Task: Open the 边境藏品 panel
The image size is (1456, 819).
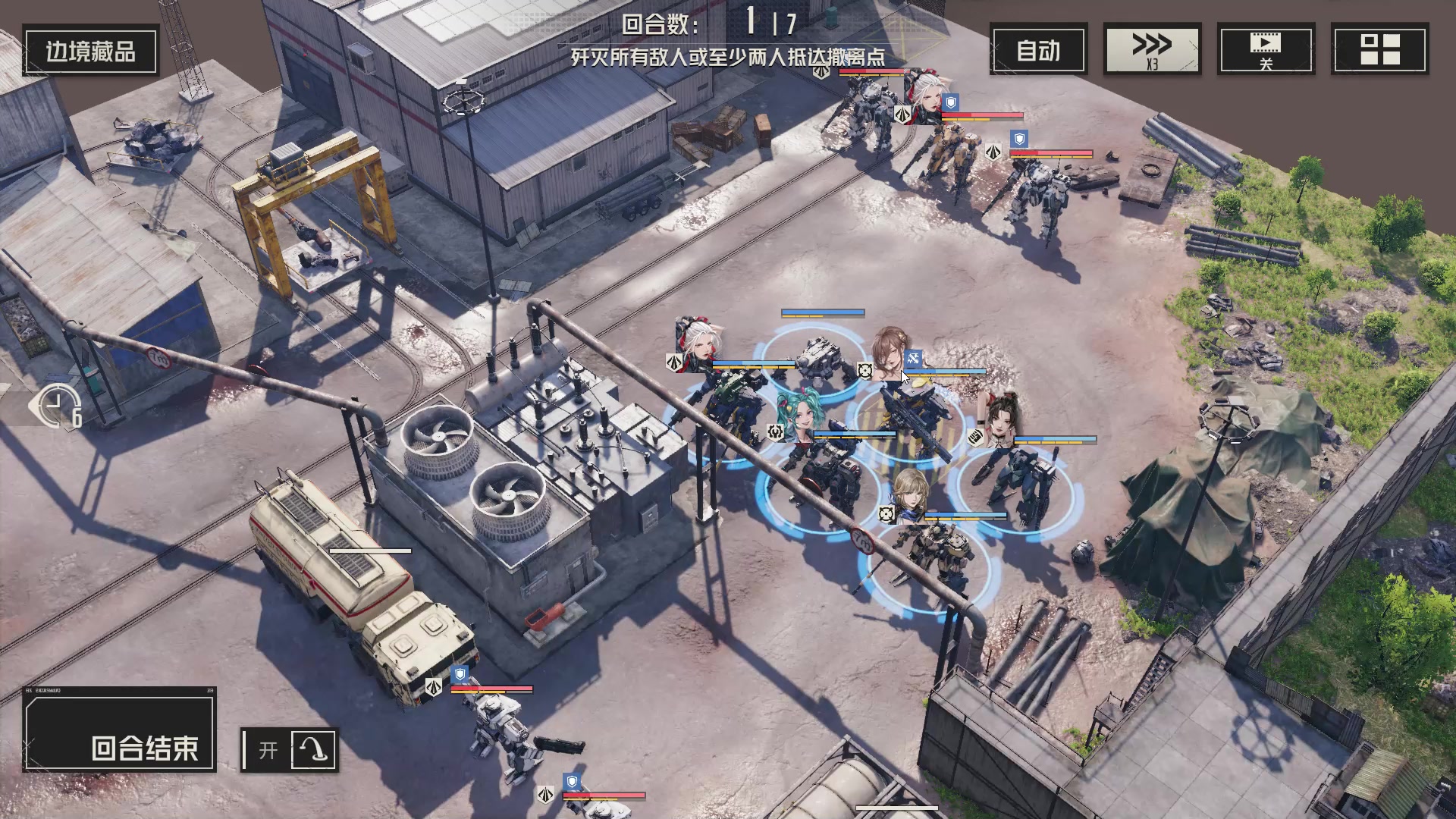Action: pos(90,51)
